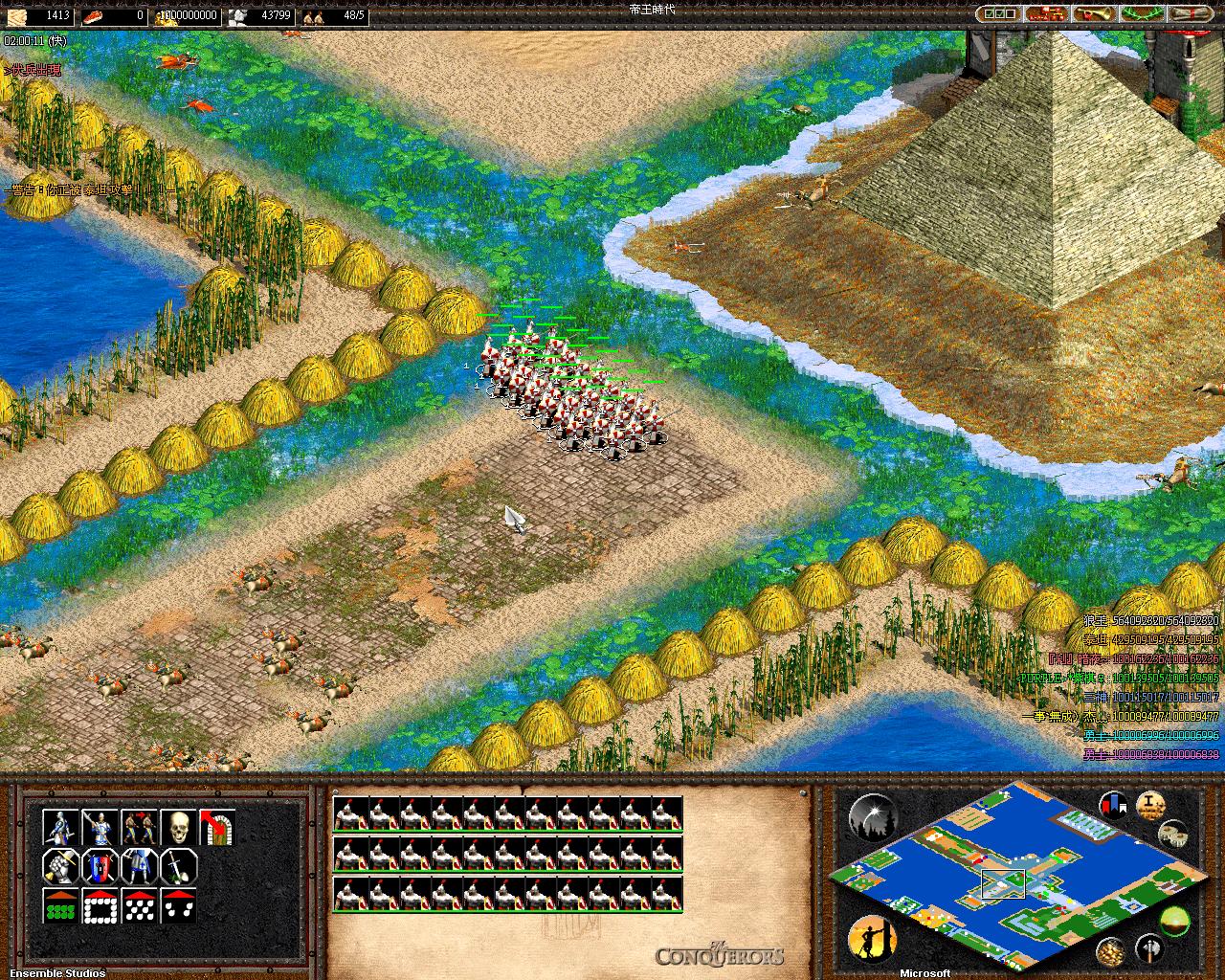
Task: Switch to the staggered formation
Action: [x=139, y=905]
